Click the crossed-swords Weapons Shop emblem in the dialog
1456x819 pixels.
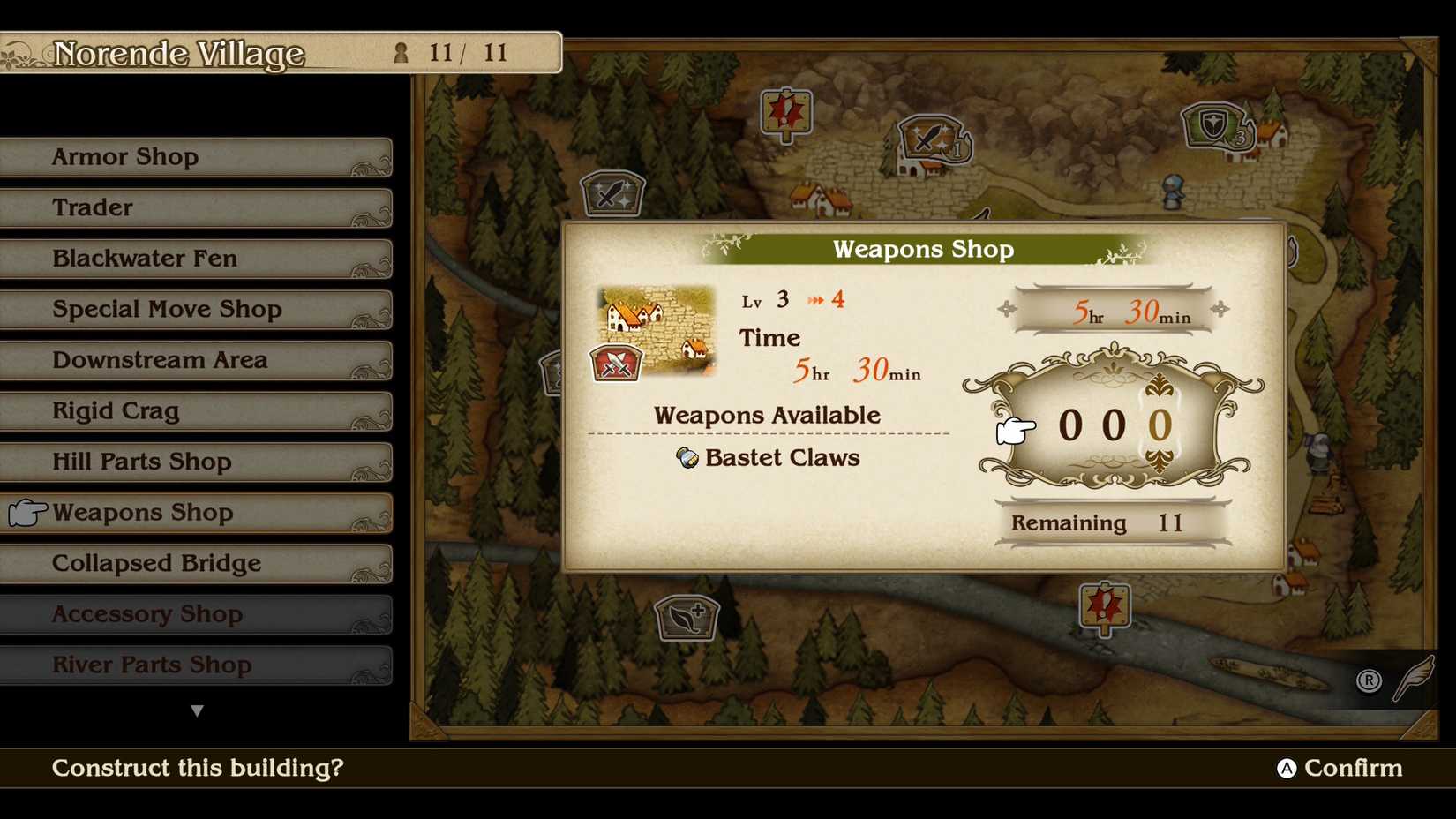coord(618,362)
